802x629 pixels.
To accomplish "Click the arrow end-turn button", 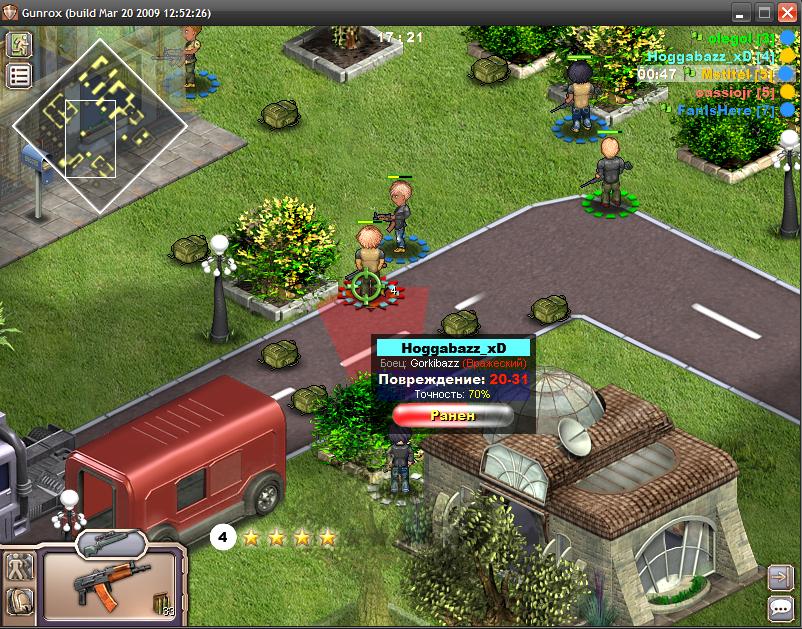I will pyautogui.click(x=780, y=577).
